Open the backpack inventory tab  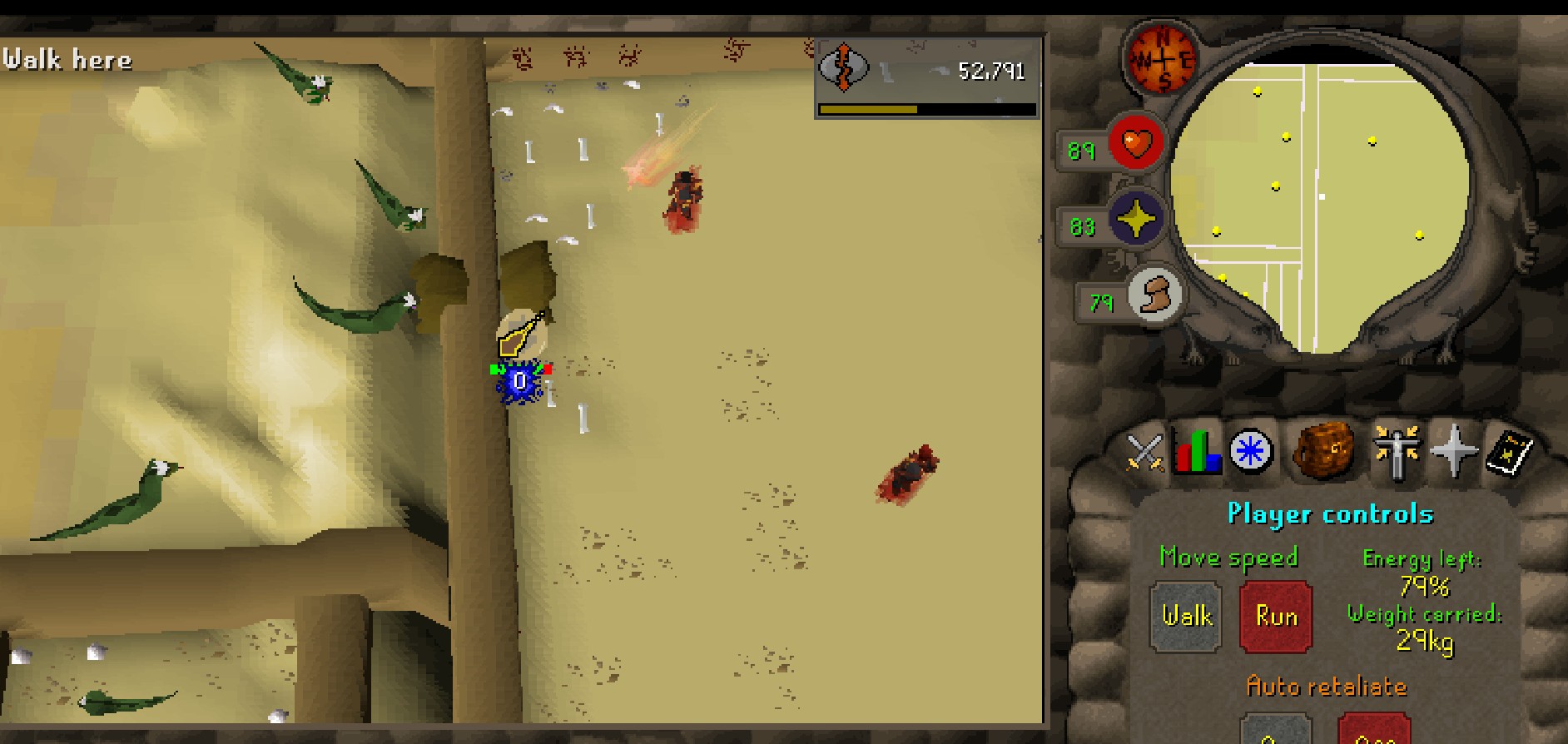click(1323, 451)
